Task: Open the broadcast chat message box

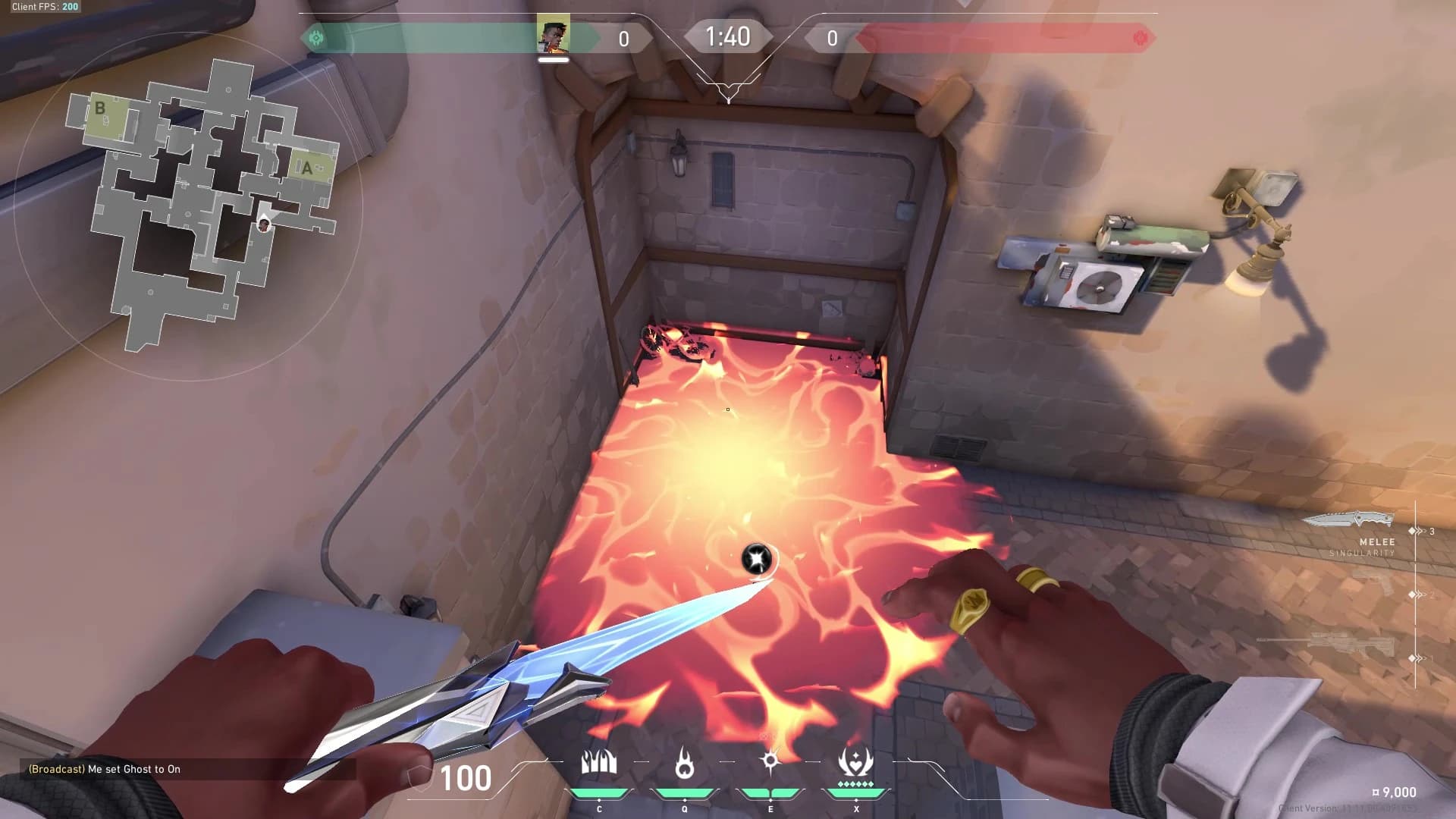Action: tap(105, 769)
